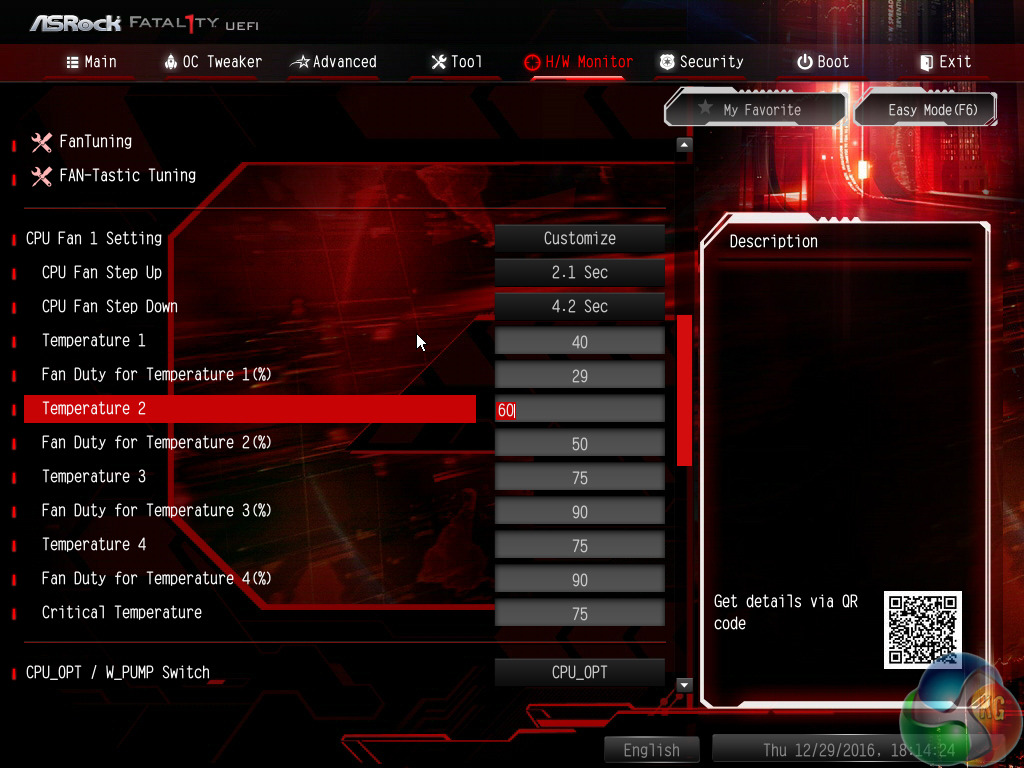
Task: Open CPU Fan Step Up 2.1 Sec dropdown
Action: (x=580, y=273)
